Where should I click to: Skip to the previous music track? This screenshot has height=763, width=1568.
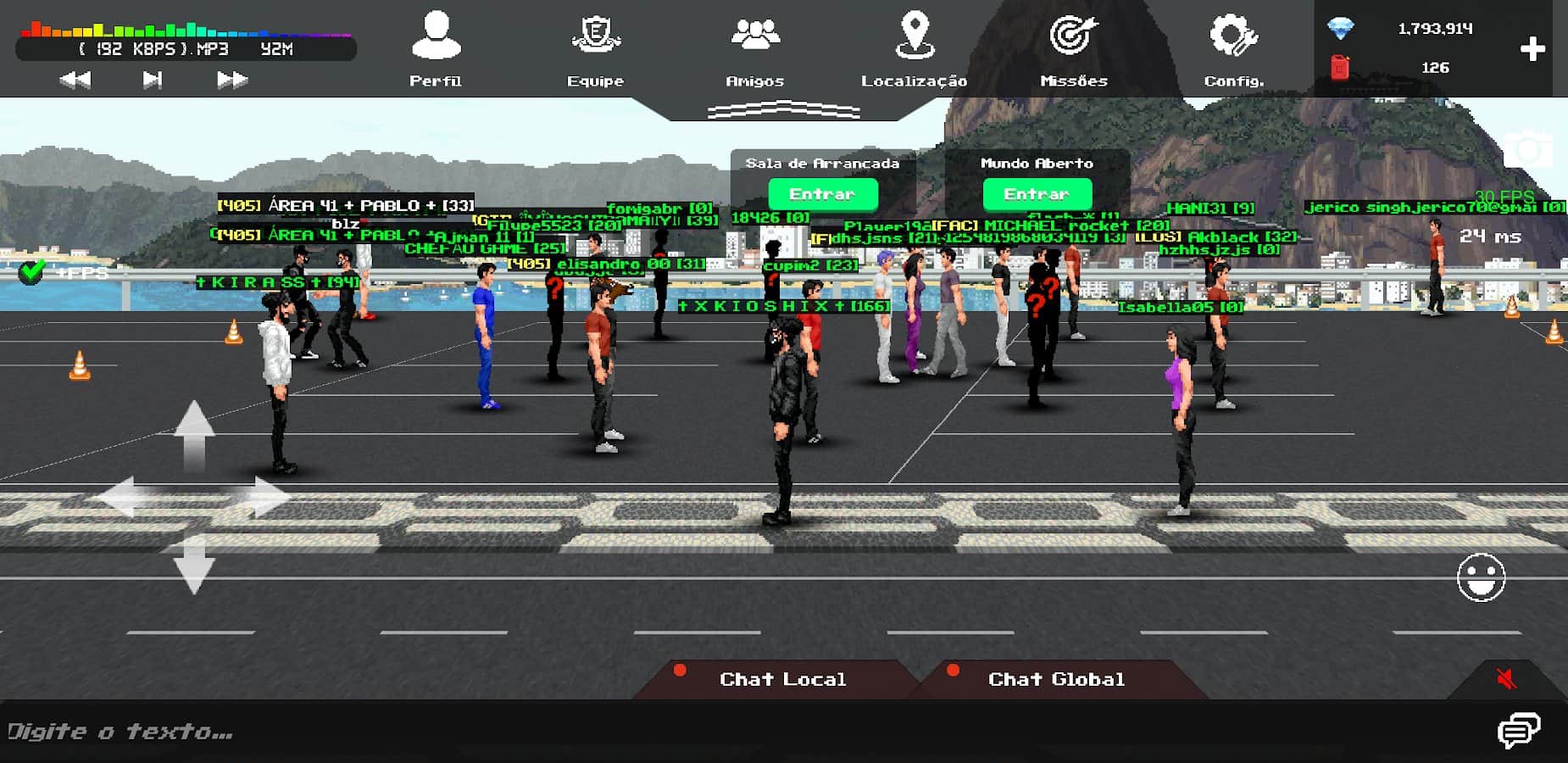75,80
